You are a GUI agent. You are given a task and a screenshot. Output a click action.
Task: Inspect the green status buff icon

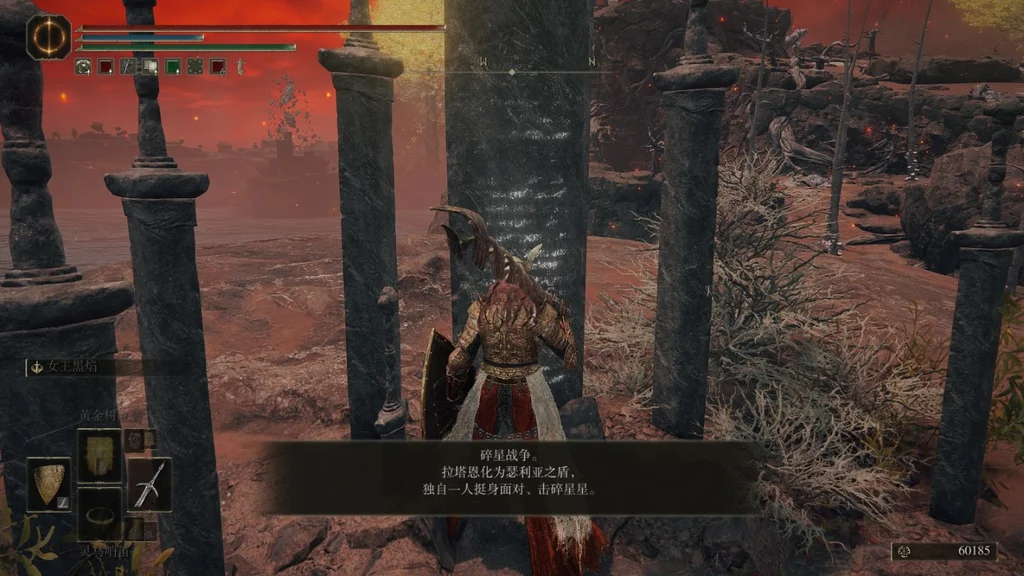coord(172,67)
